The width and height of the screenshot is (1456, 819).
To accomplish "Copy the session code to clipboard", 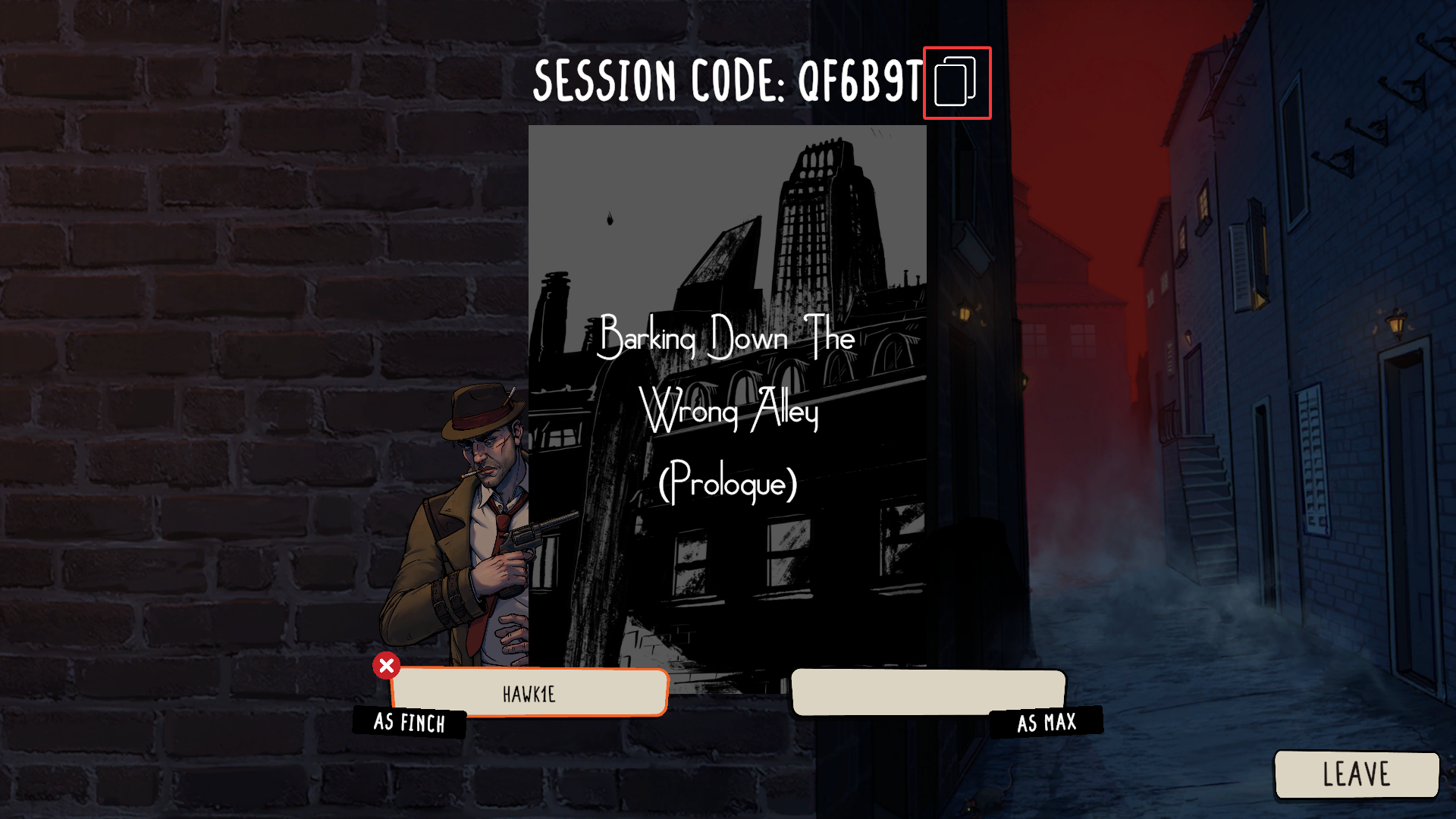I will pos(956,83).
